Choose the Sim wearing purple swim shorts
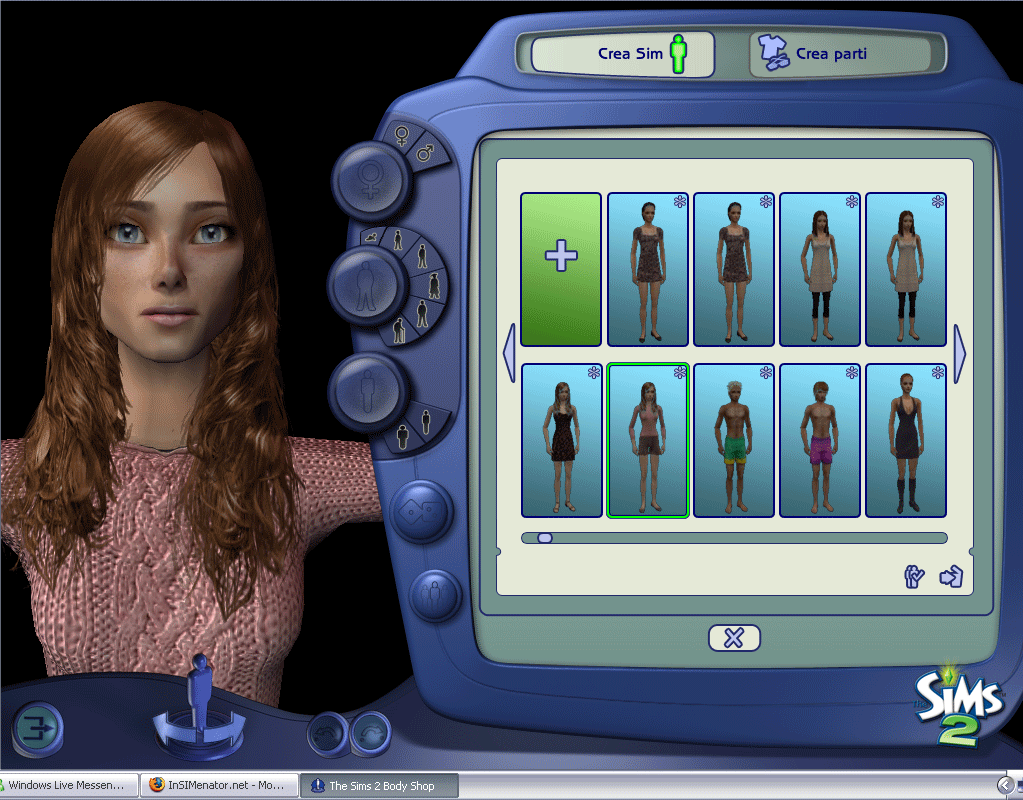 point(819,441)
